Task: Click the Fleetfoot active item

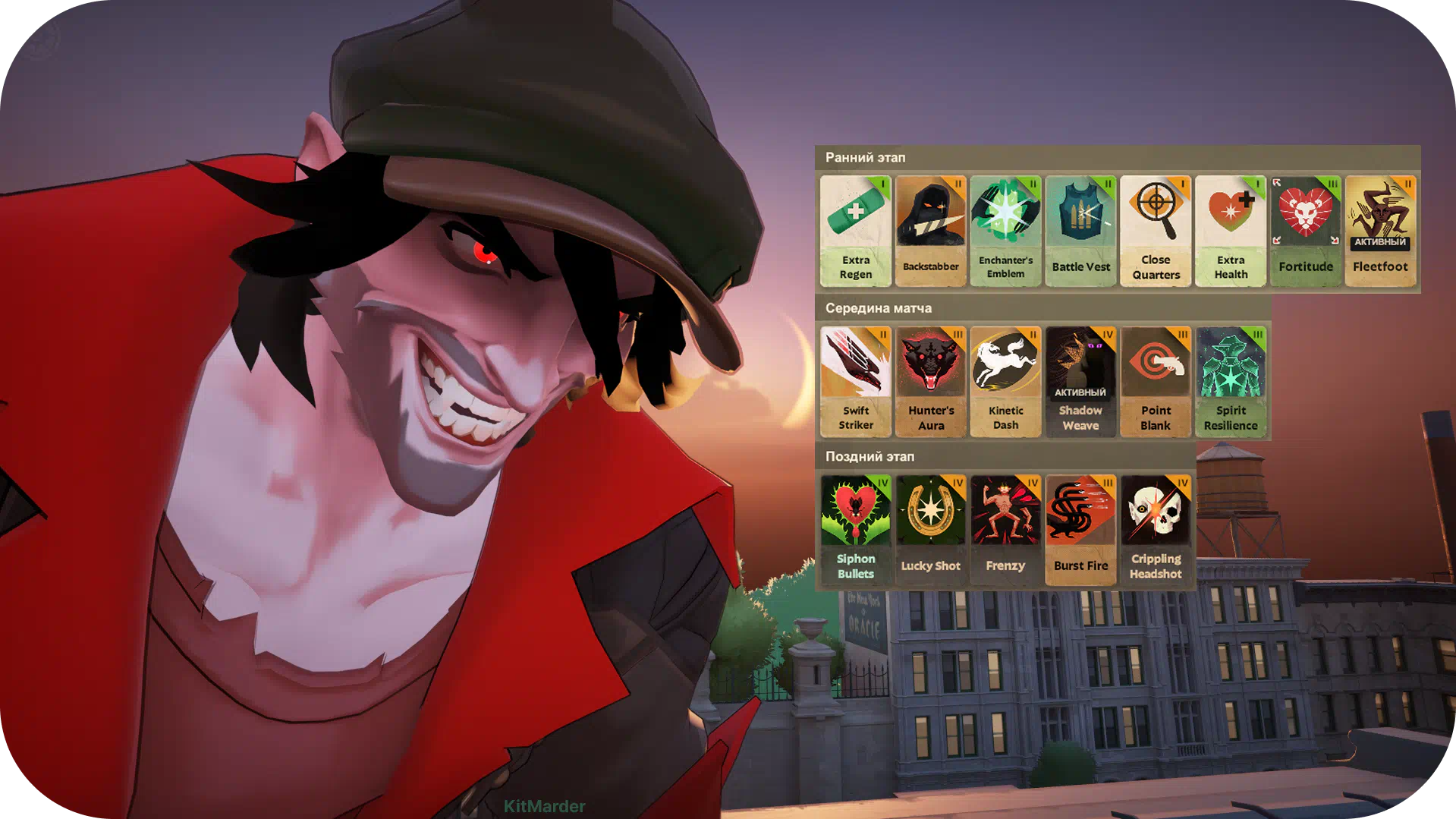Action: 1380,231
